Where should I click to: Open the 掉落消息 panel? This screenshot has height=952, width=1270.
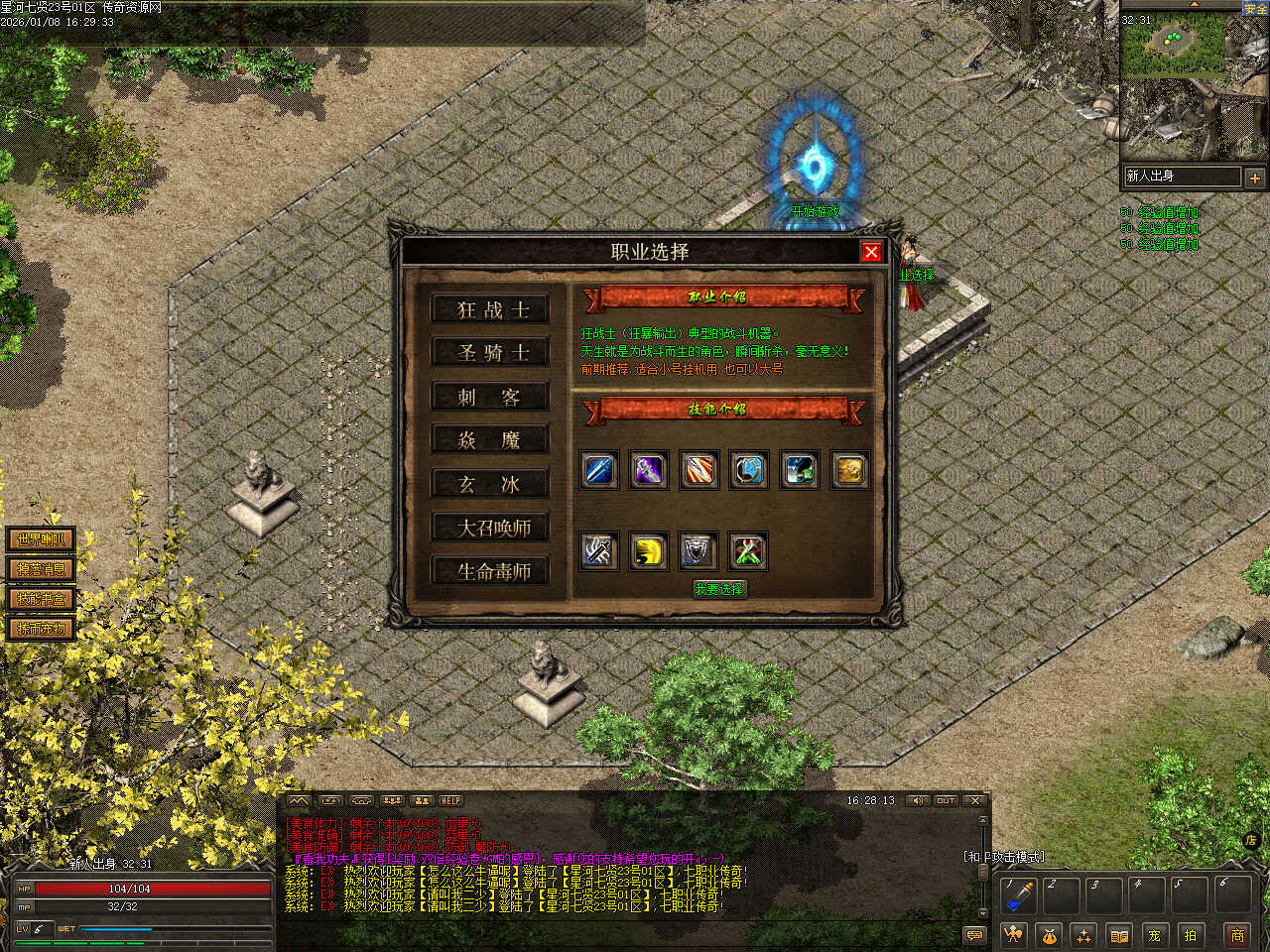pos(41,569)
